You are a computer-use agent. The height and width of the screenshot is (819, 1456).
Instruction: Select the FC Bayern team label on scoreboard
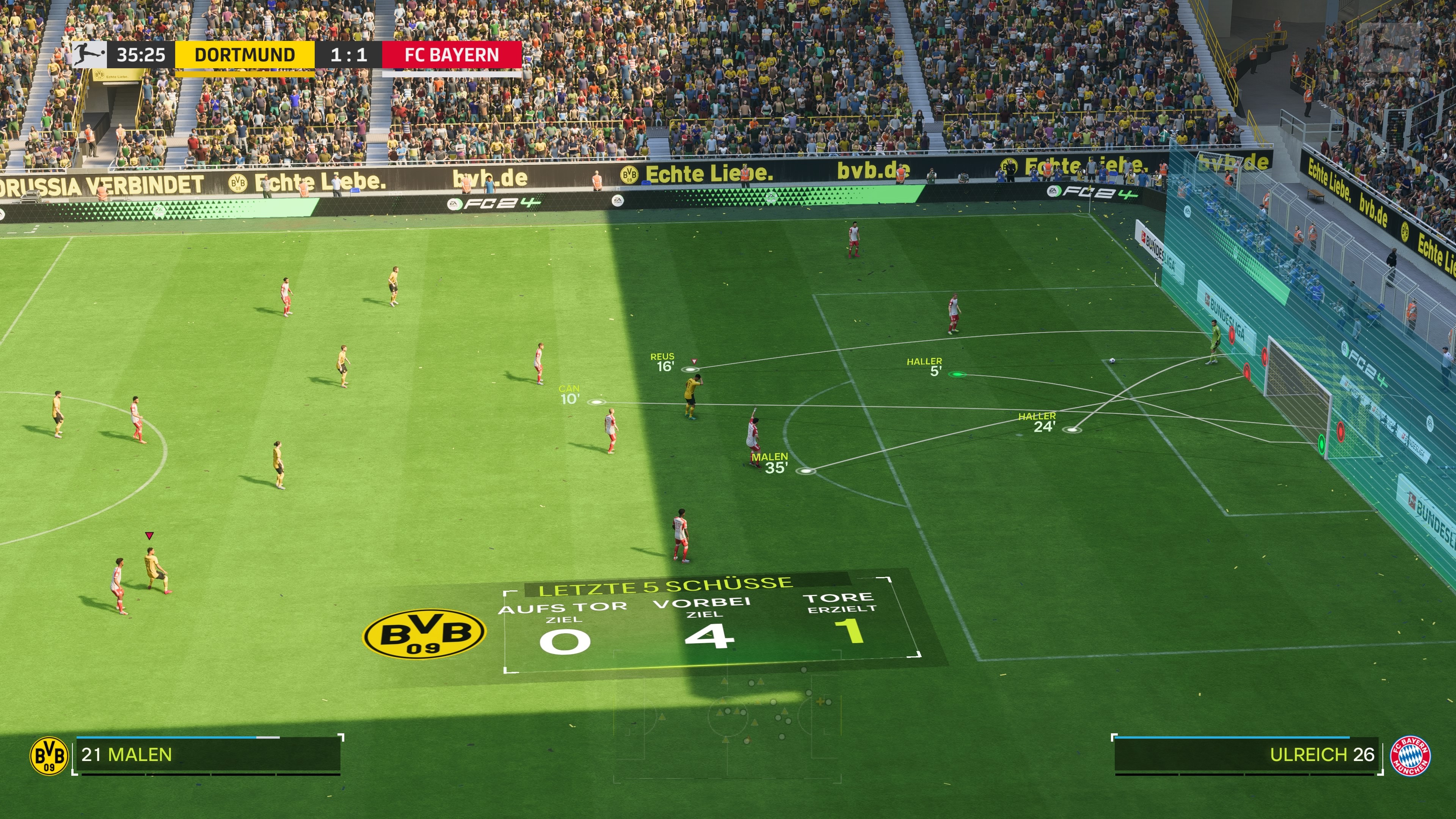(452, 55)
